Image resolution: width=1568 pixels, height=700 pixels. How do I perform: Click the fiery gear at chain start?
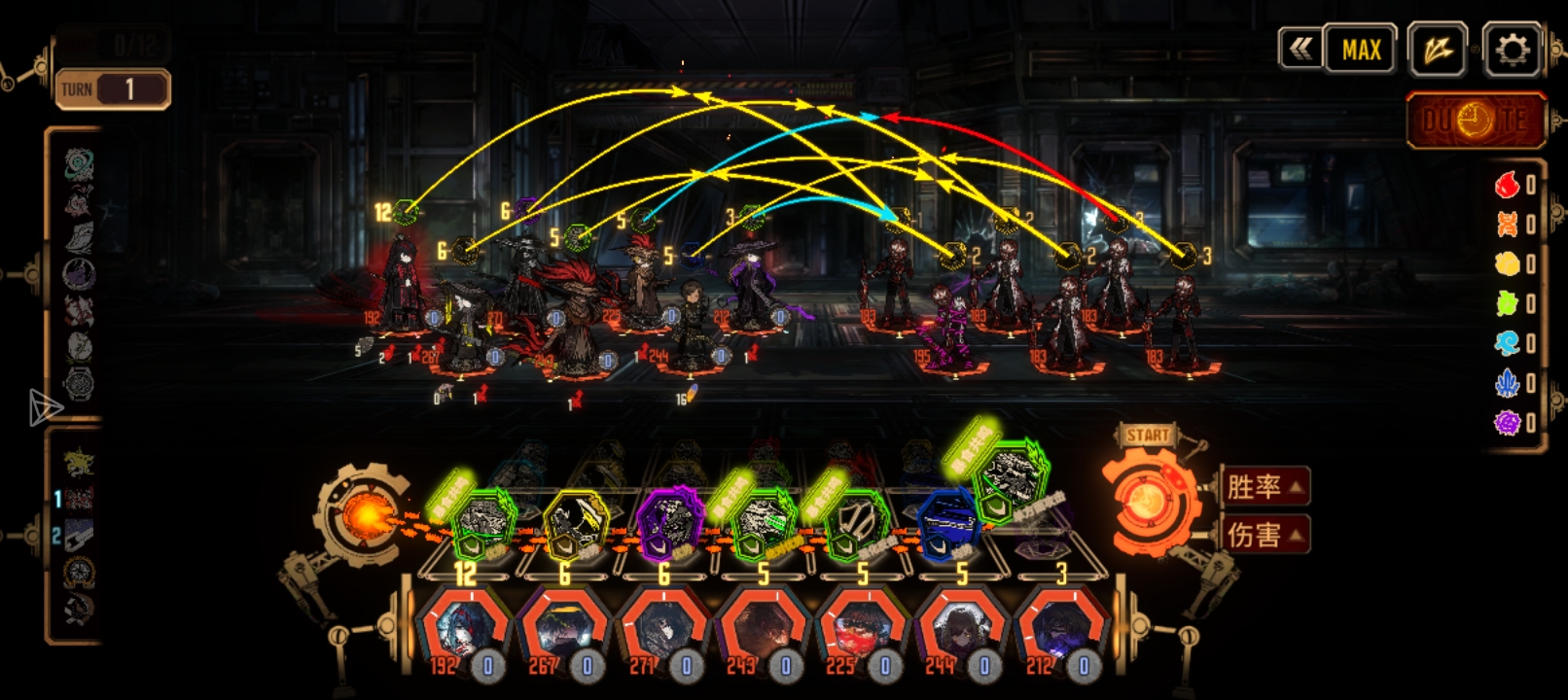[x=362, y=515]
